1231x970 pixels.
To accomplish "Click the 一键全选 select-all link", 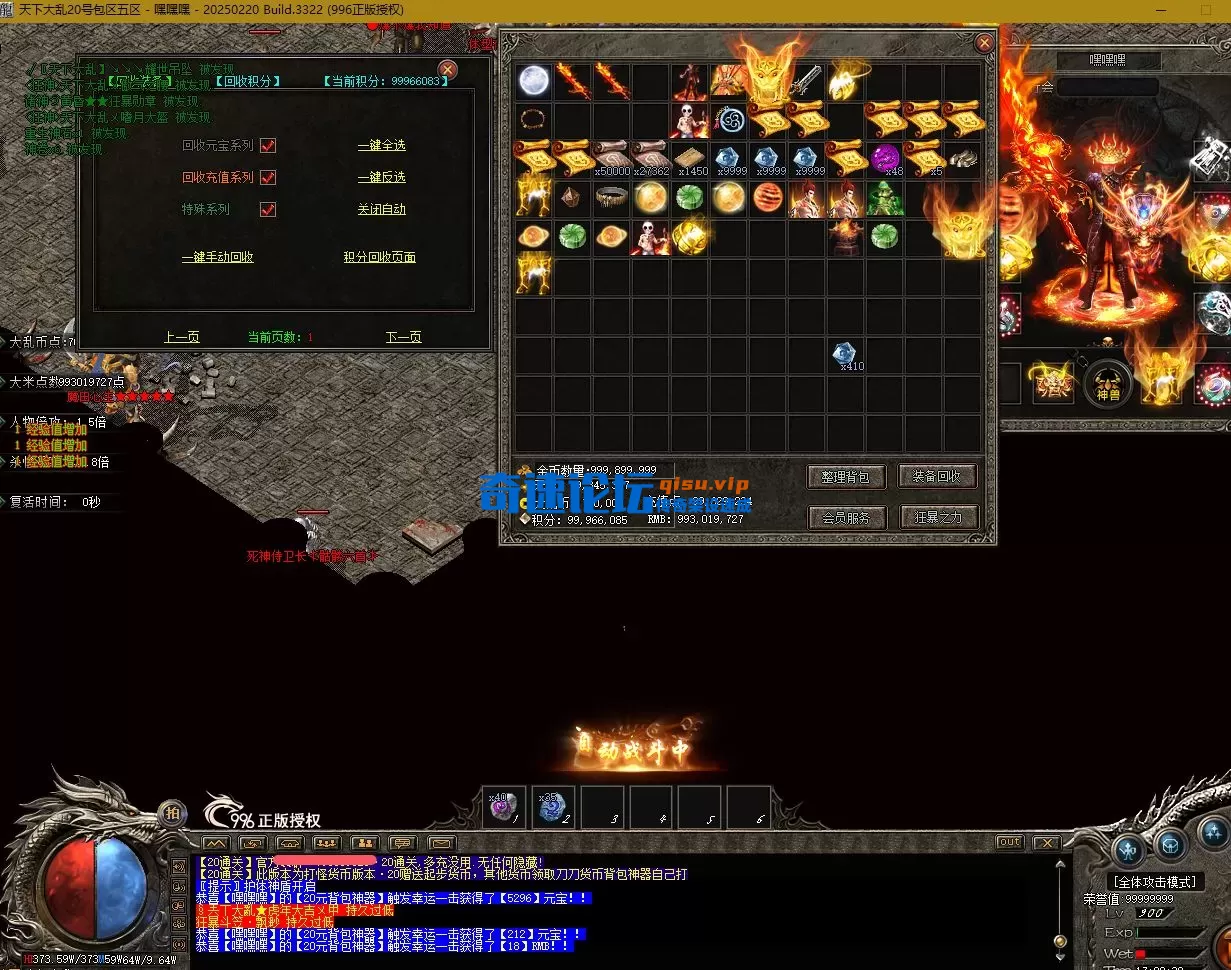I will pos(382,146).
